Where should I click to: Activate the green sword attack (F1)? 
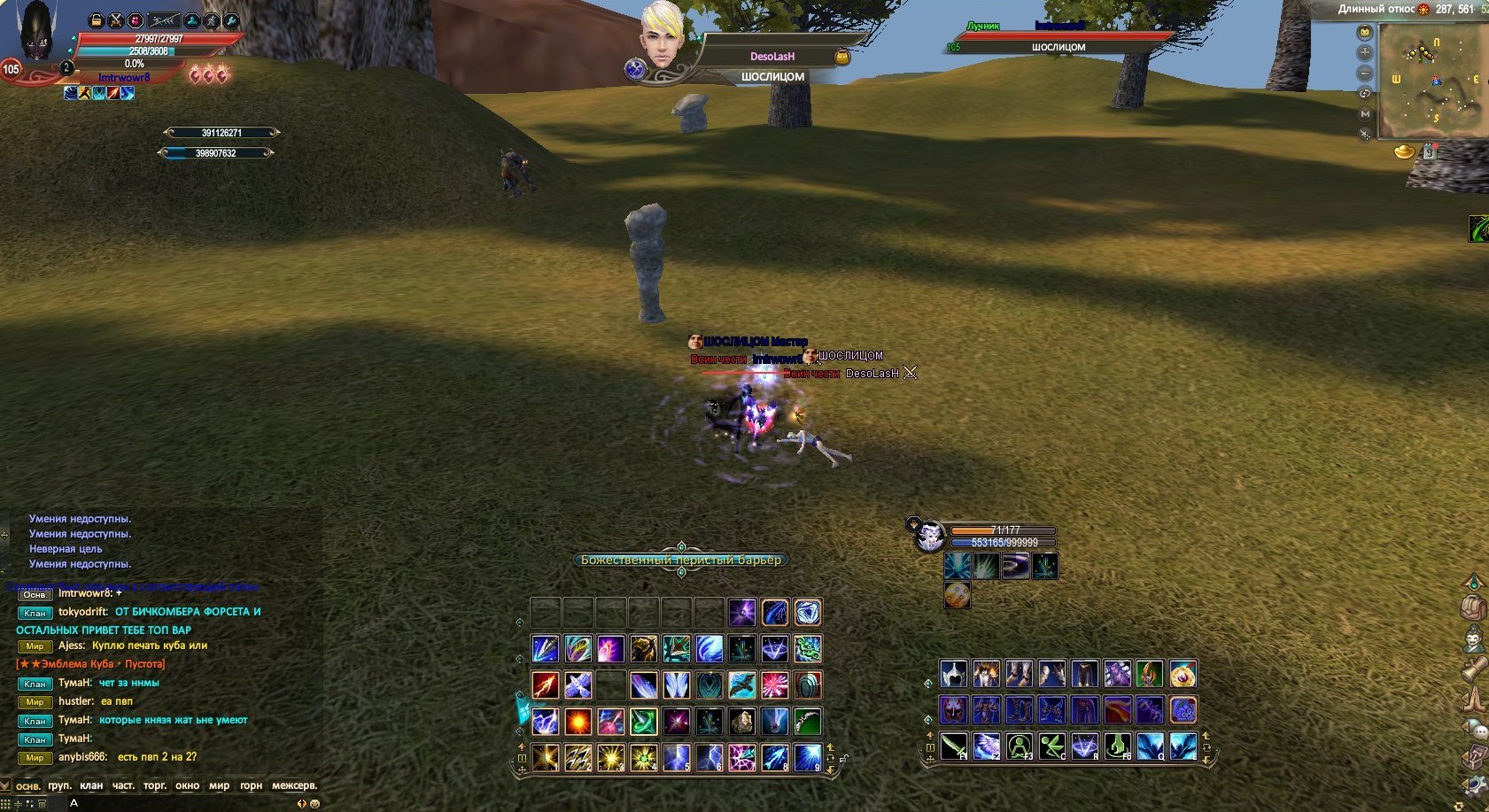(x=953, y=746)
